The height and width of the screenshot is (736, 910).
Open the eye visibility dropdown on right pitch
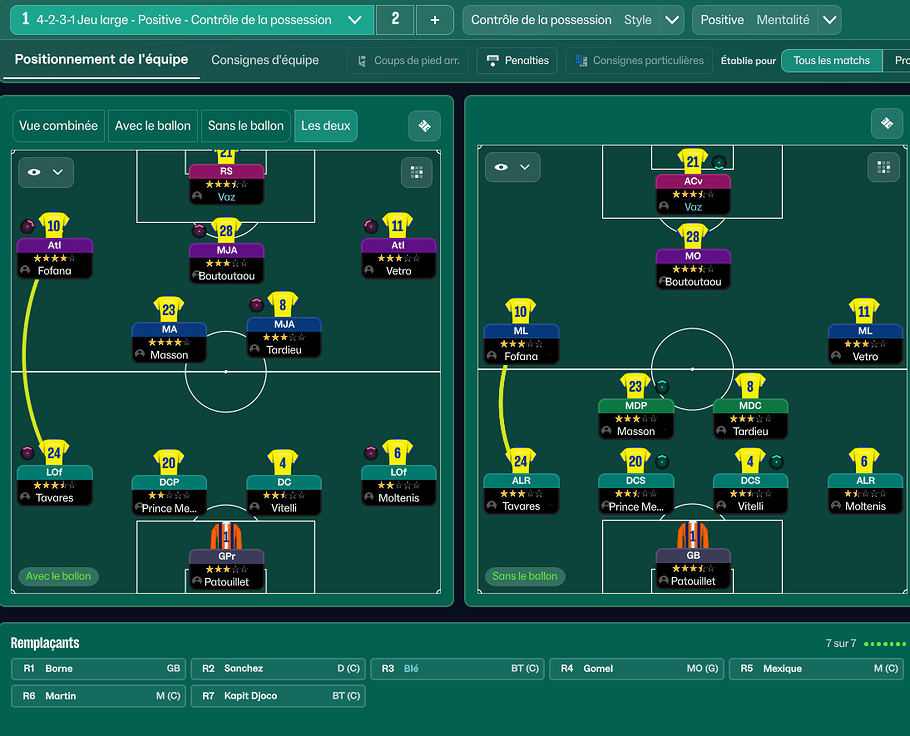point(512,168)
